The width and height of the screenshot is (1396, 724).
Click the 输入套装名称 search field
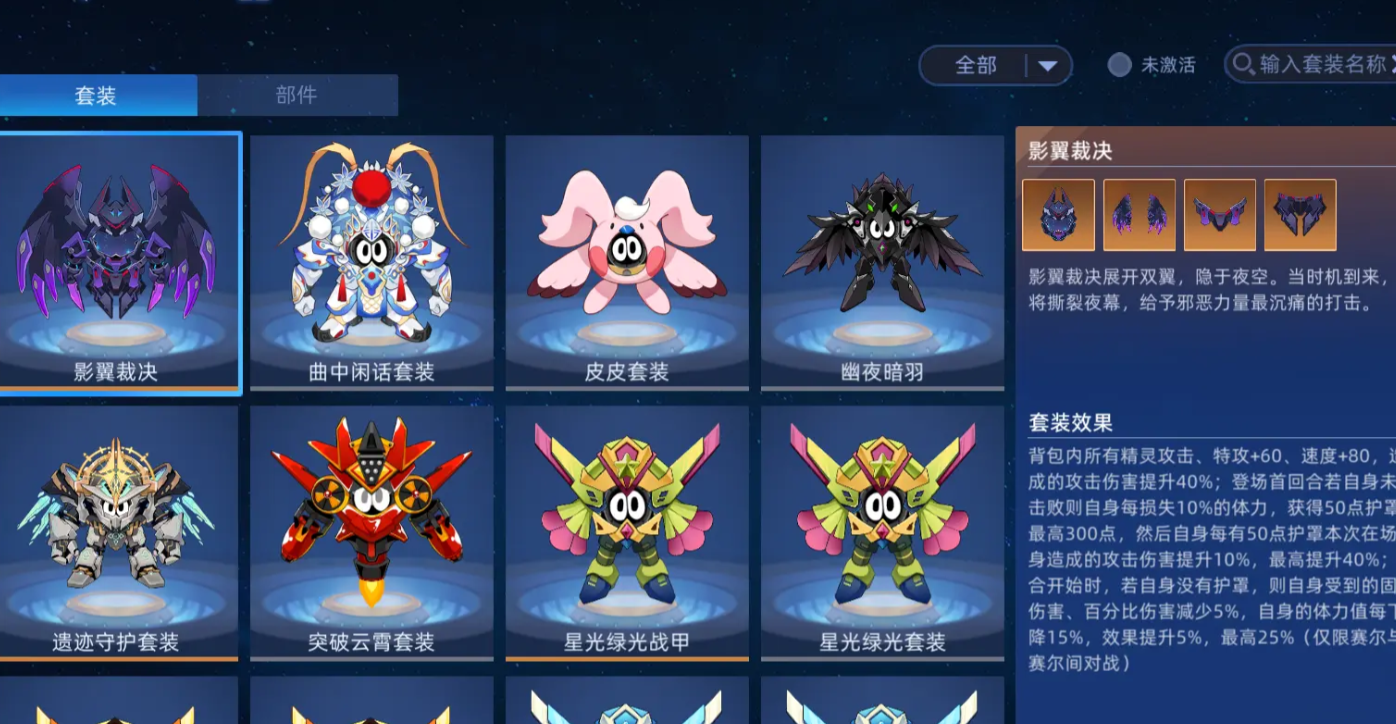tap(1320, 66)
